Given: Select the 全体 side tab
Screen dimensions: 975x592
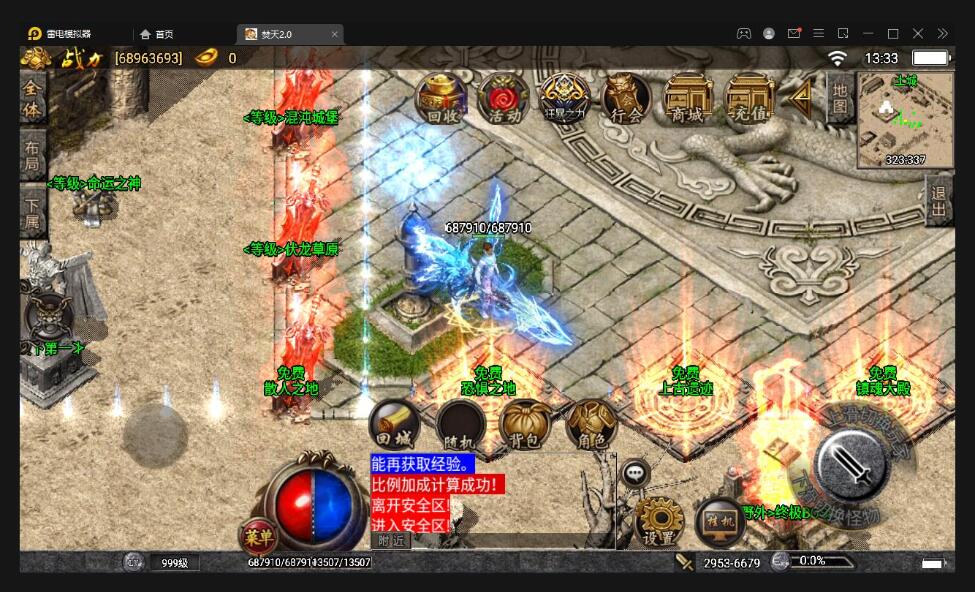Looking at the screenshot, I should 32,97.
